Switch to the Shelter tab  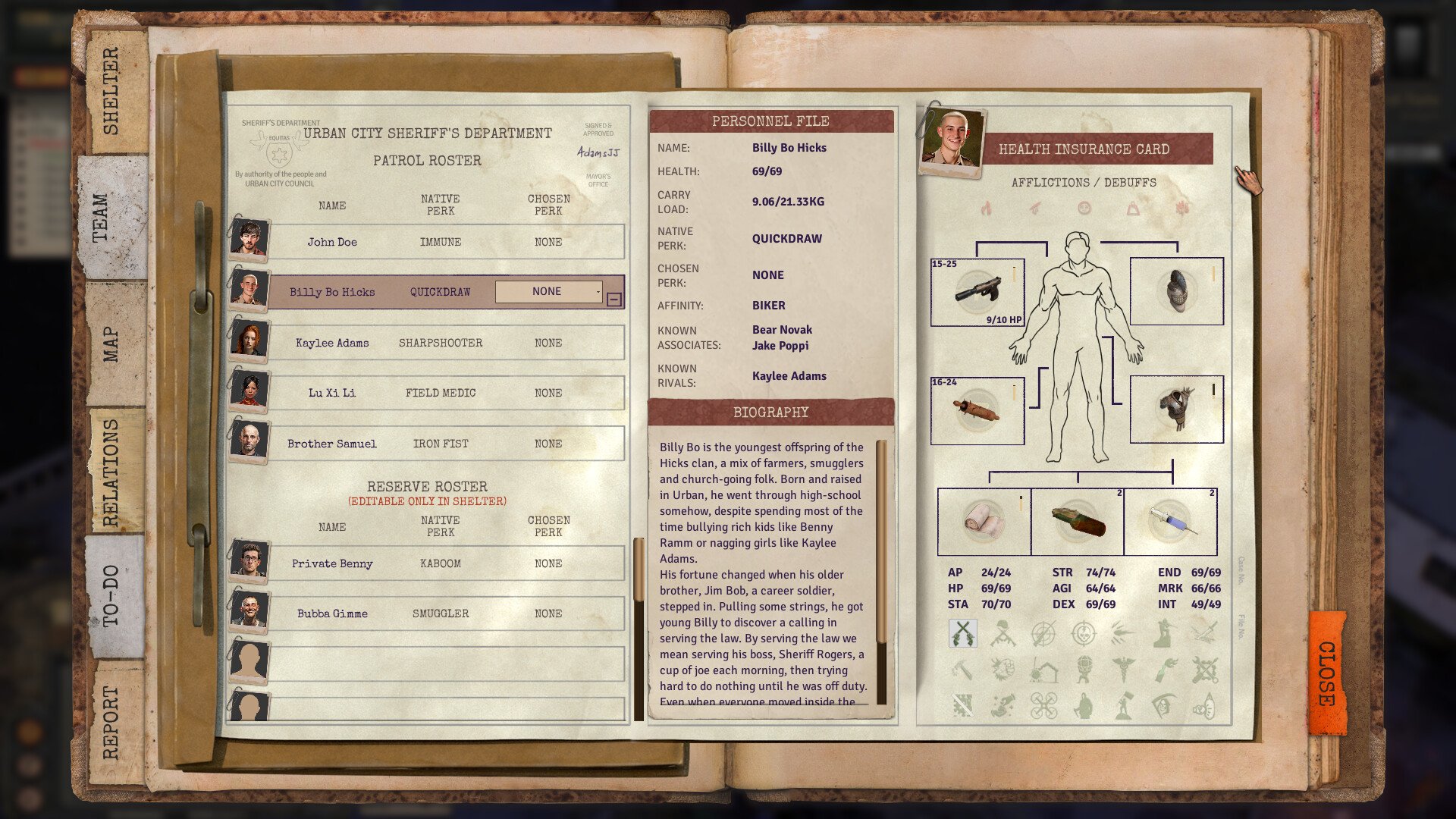coord(111,91)
